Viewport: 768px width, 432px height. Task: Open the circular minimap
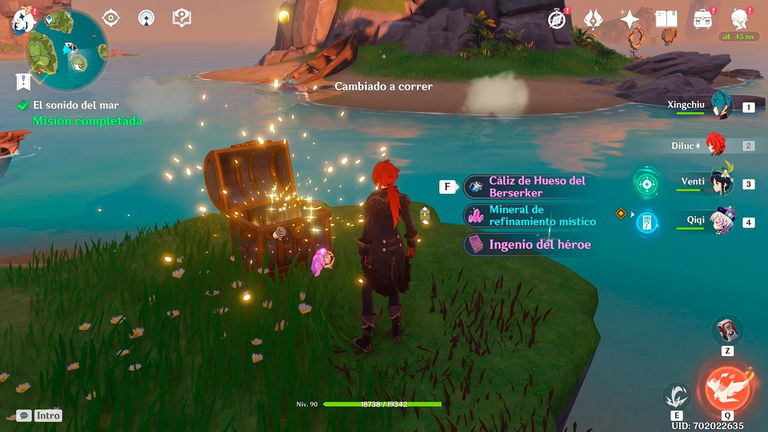pyautogui.click(x=68, y=50)
